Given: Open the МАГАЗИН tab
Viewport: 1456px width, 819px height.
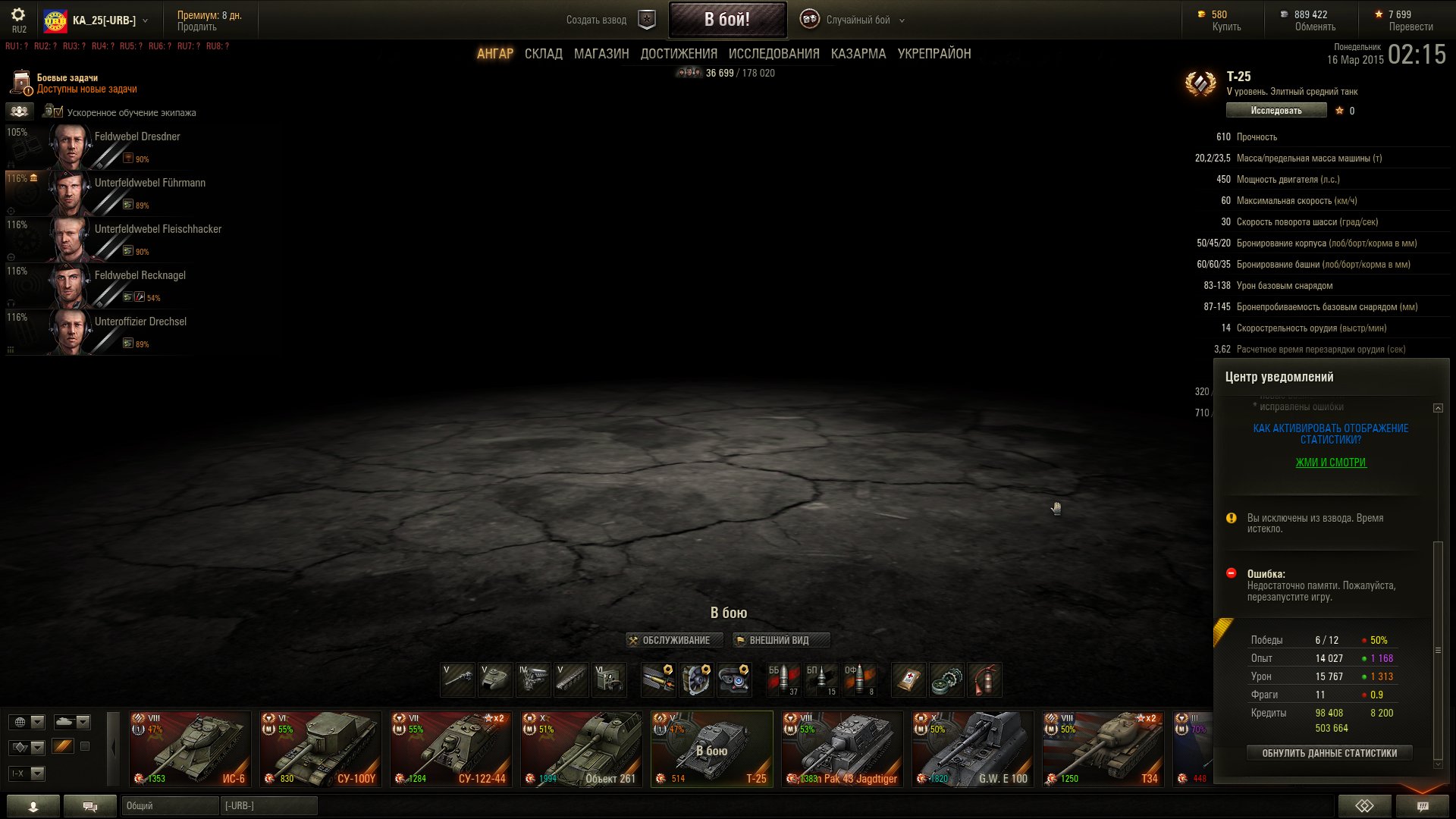Looking at the screenshot, I should coord(601,54).
